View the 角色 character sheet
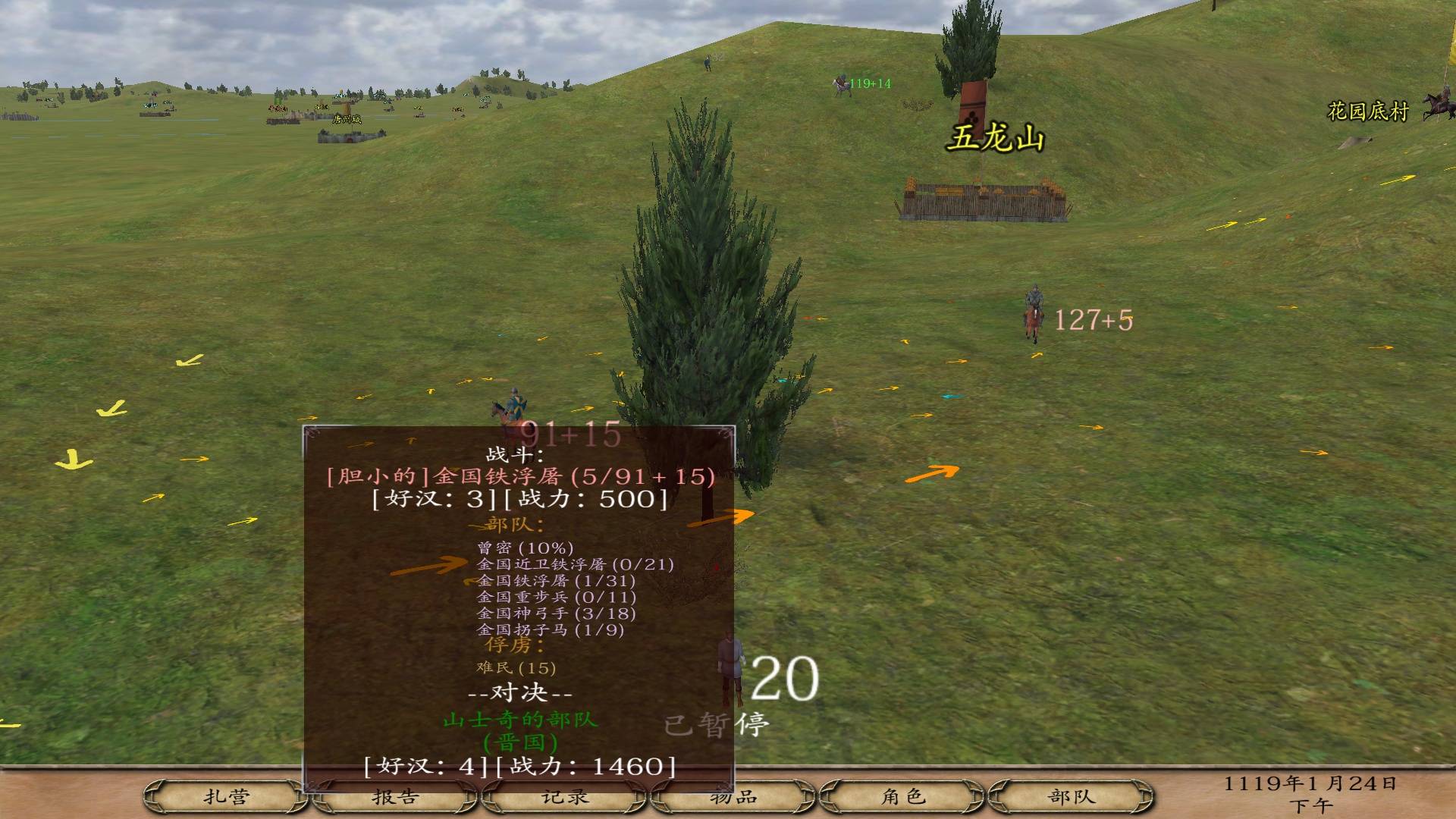Screen dimensions: 1456x819 902,797
